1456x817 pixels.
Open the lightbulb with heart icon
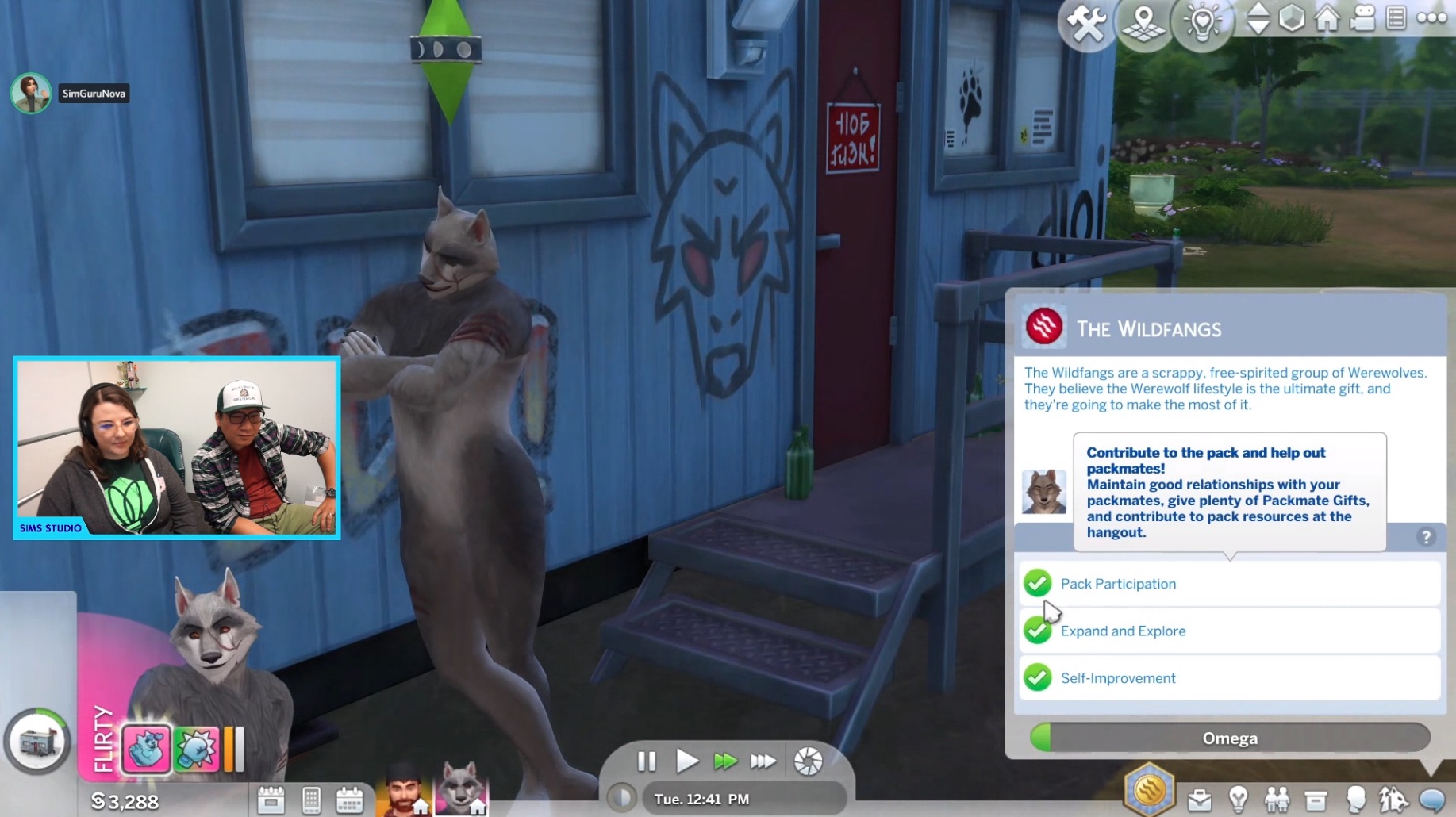click(1202, 23)
